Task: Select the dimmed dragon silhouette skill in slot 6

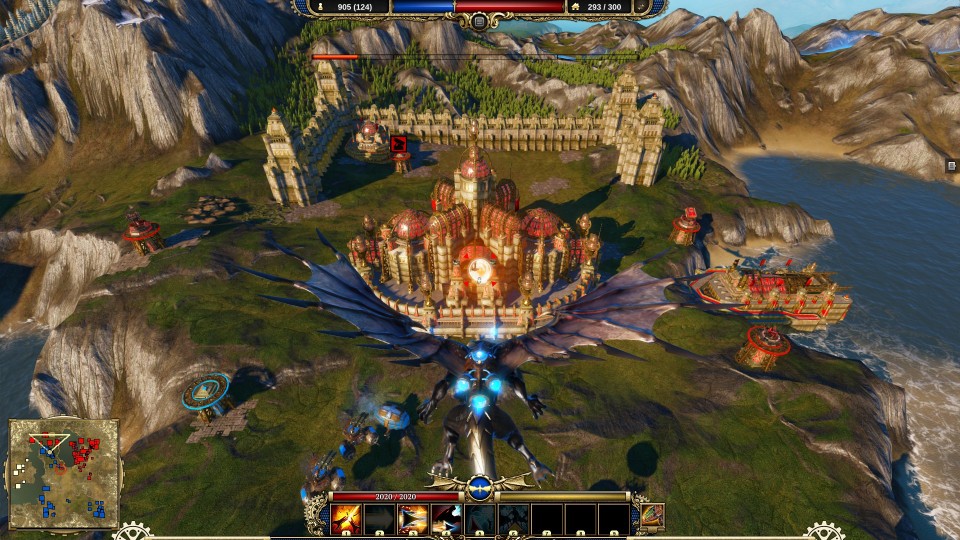Action: (513, 518)
